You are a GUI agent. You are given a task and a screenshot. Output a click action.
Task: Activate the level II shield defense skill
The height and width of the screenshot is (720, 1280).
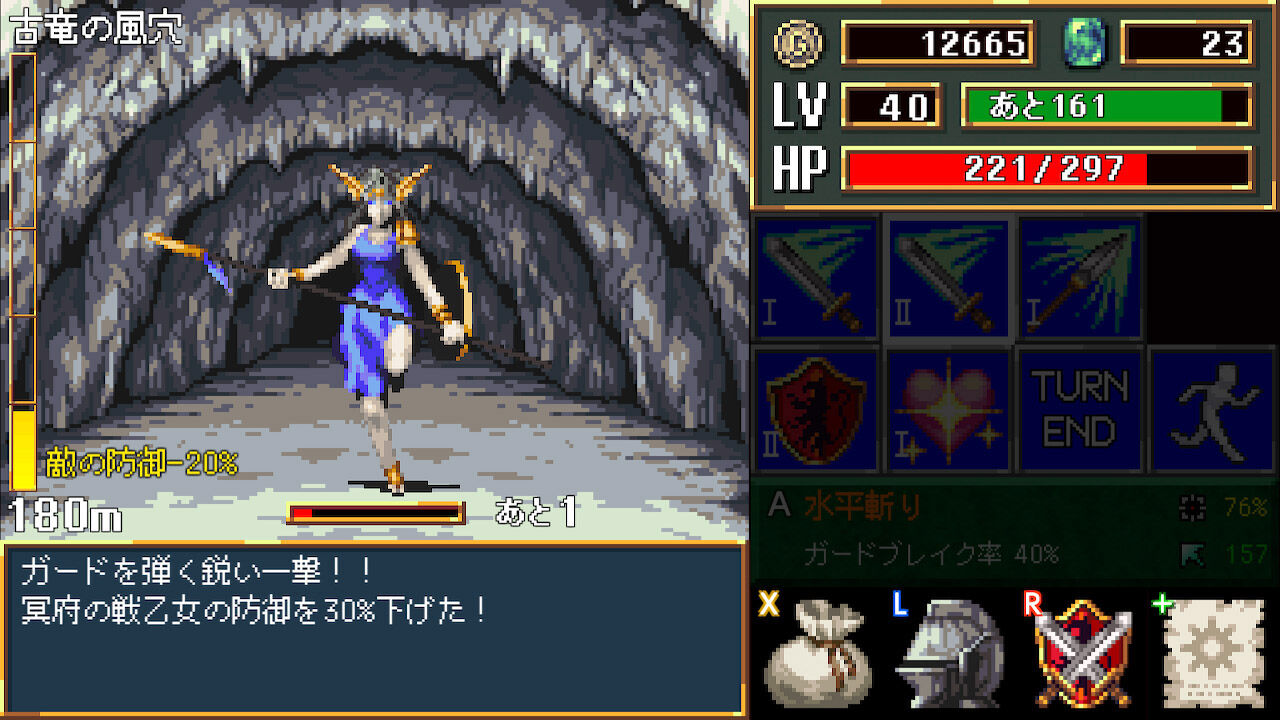[817, 408]
